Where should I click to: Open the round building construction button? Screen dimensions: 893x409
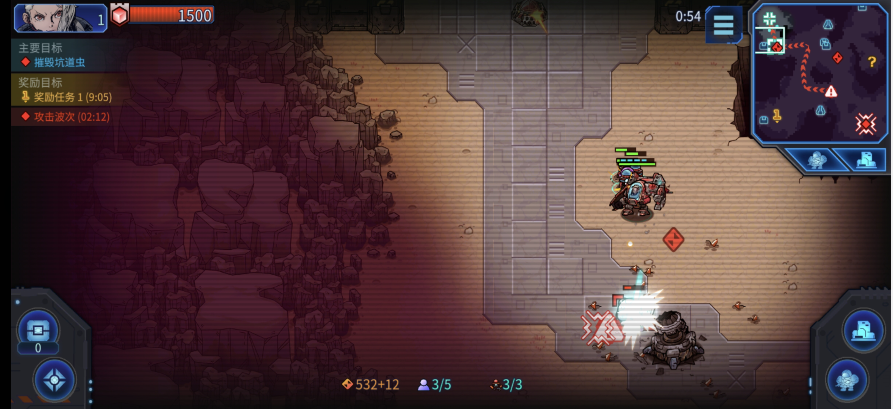pyautogui.click(x=862, y=330)
